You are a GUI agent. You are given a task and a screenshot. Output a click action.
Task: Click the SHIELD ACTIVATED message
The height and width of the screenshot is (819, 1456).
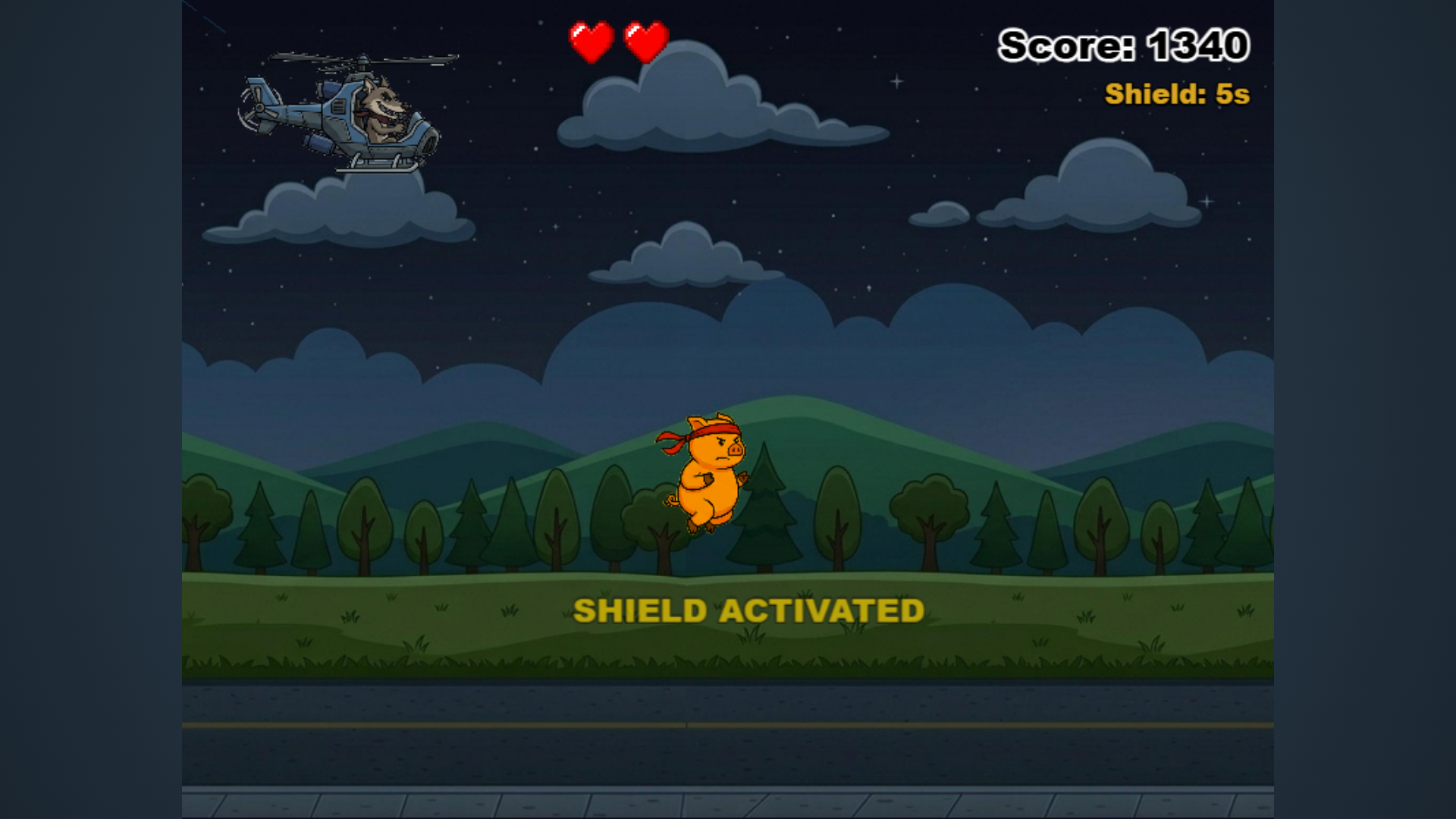point(749,610)
